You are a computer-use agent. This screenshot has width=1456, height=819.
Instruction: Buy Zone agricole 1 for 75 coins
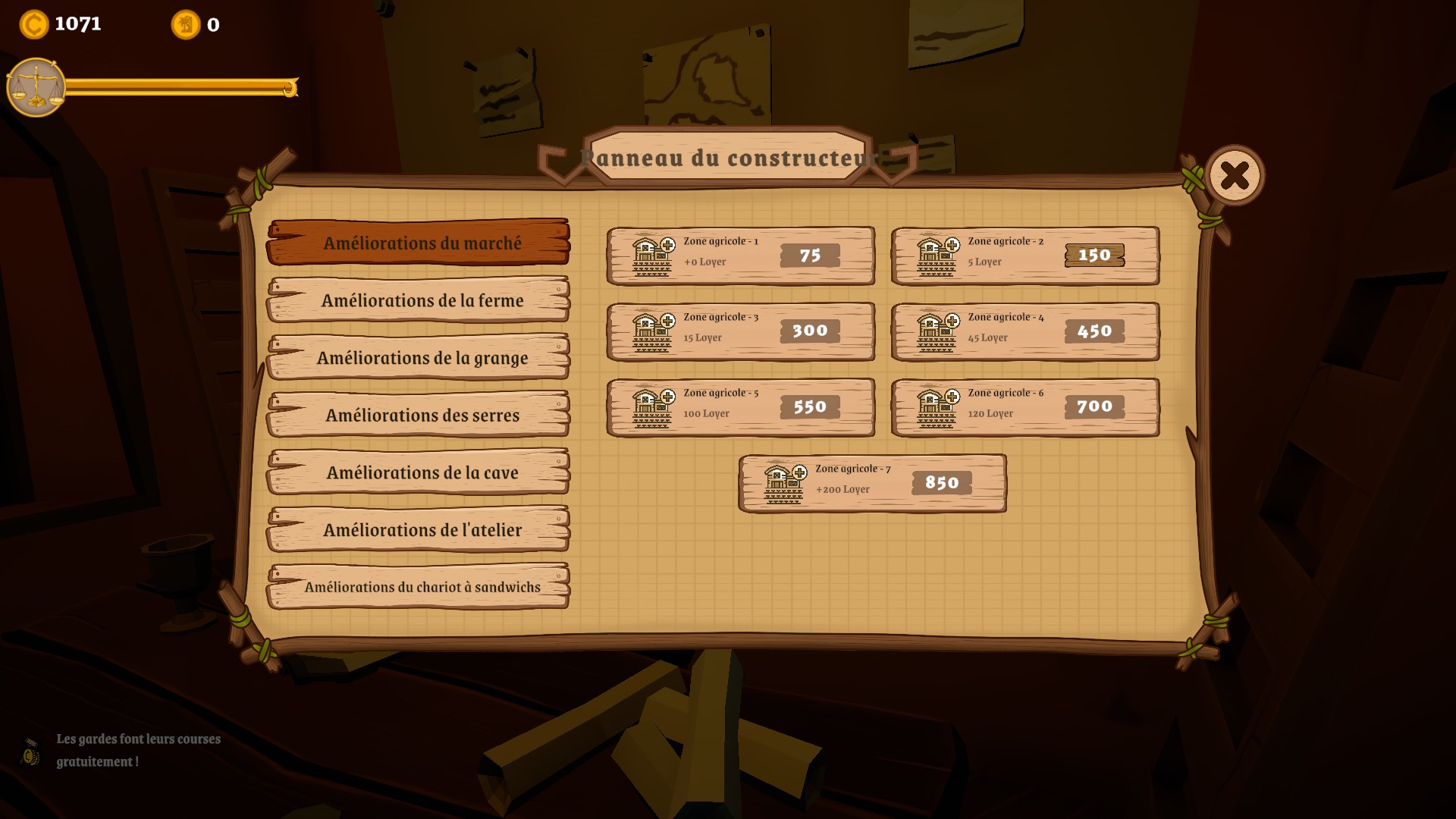pos(808,256)
